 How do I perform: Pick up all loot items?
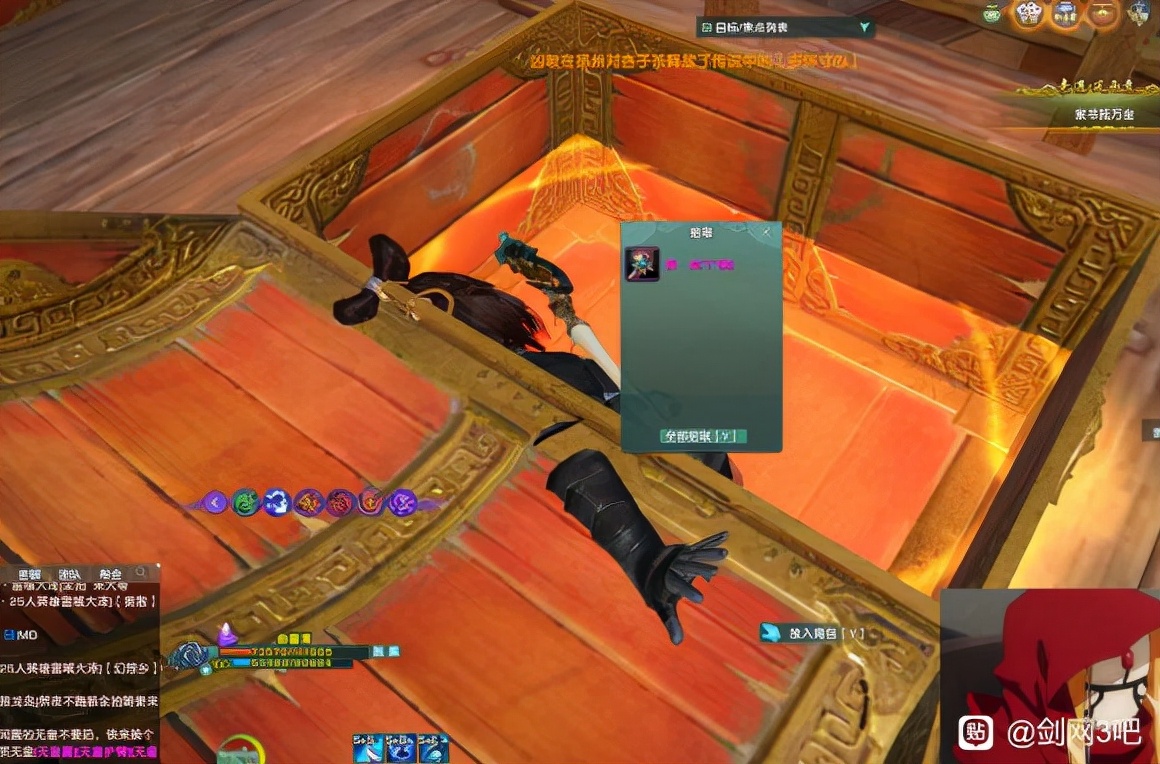pyautogui.click(x=703, y=436)
